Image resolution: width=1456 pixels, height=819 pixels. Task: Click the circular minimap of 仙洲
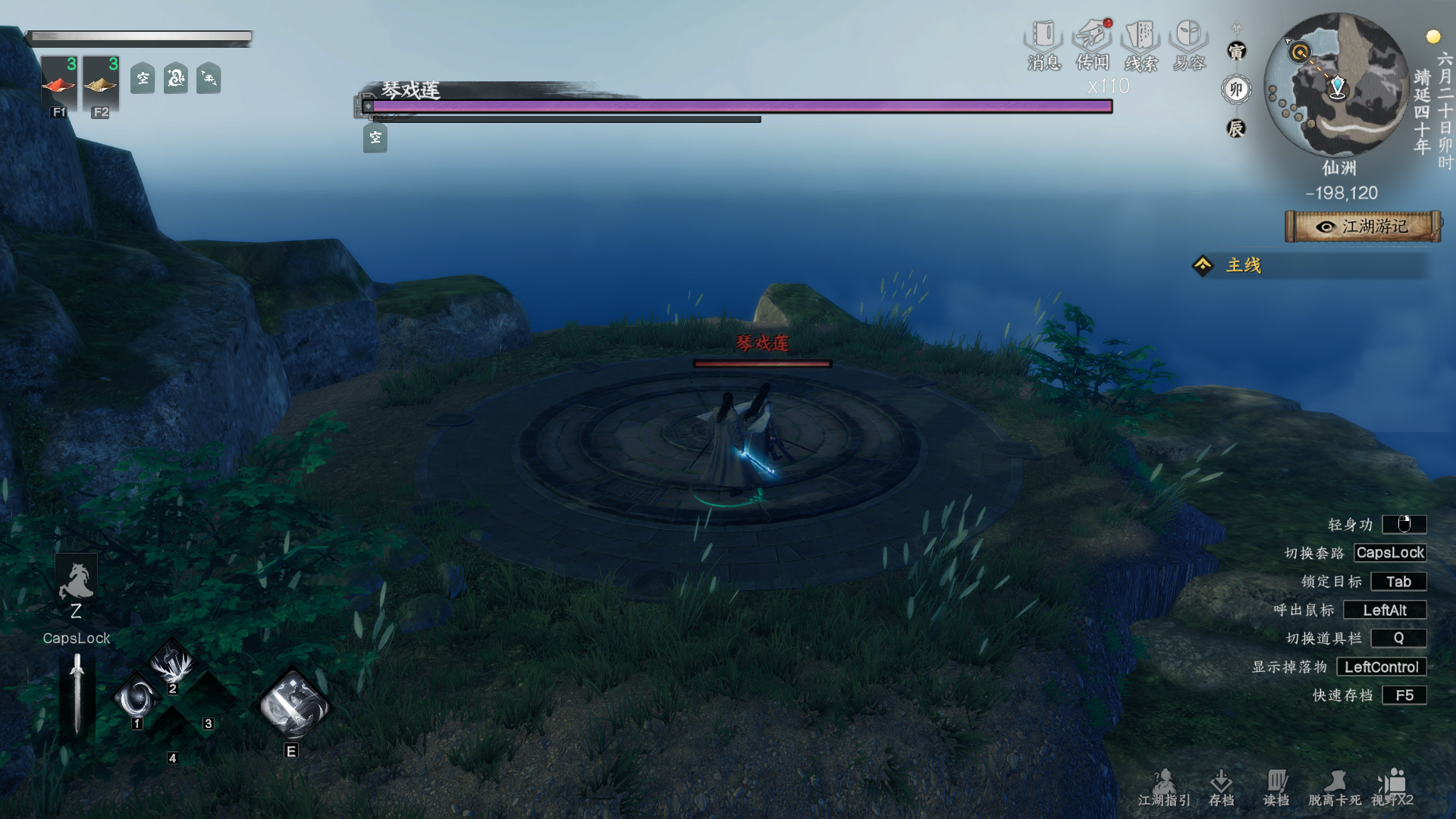(x=1338, y=85)
